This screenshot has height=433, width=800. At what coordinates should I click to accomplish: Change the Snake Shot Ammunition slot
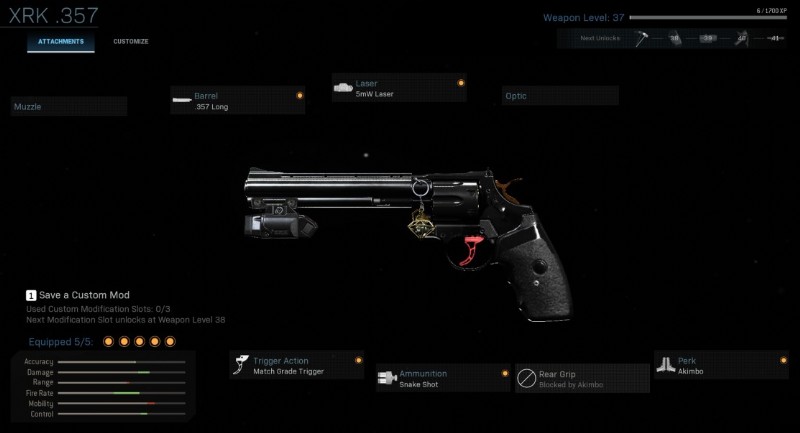(443, 378)
